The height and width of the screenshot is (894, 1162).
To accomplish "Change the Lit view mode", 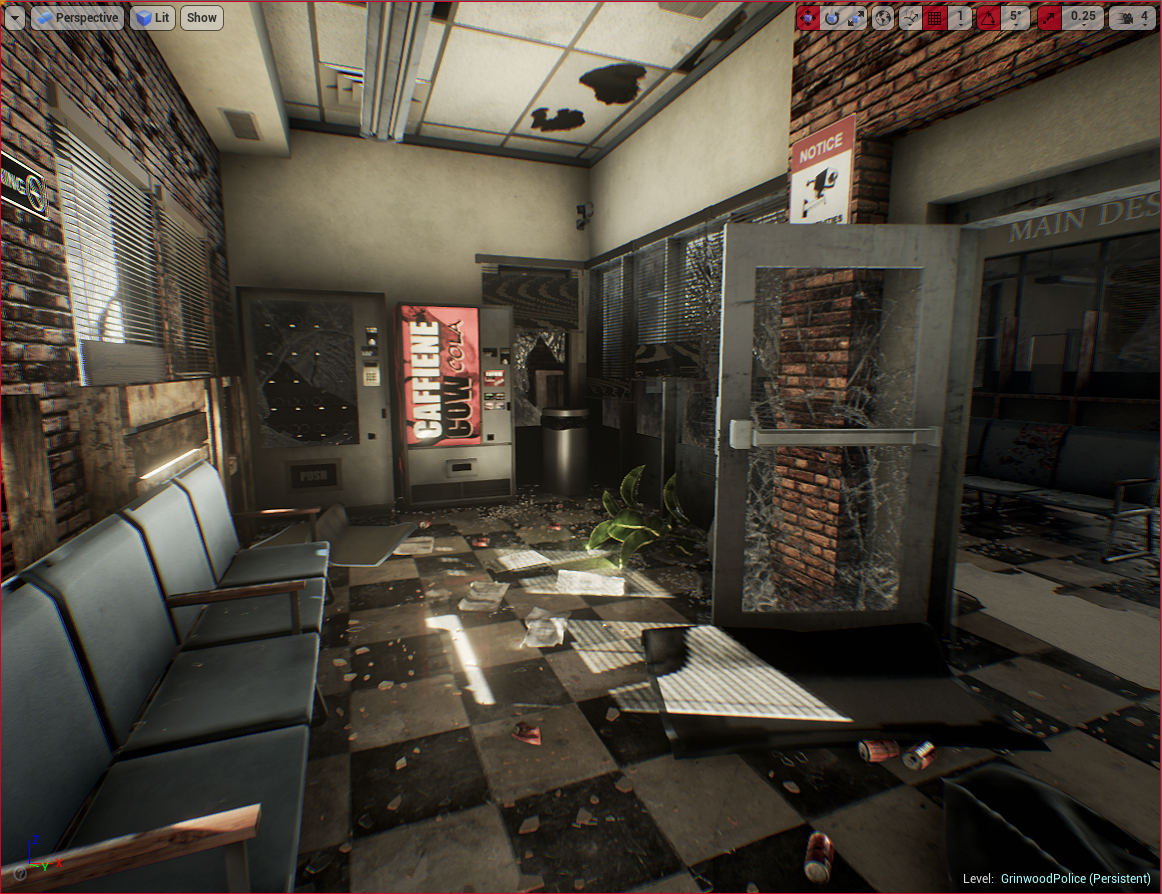I will (x=152, y=17).
